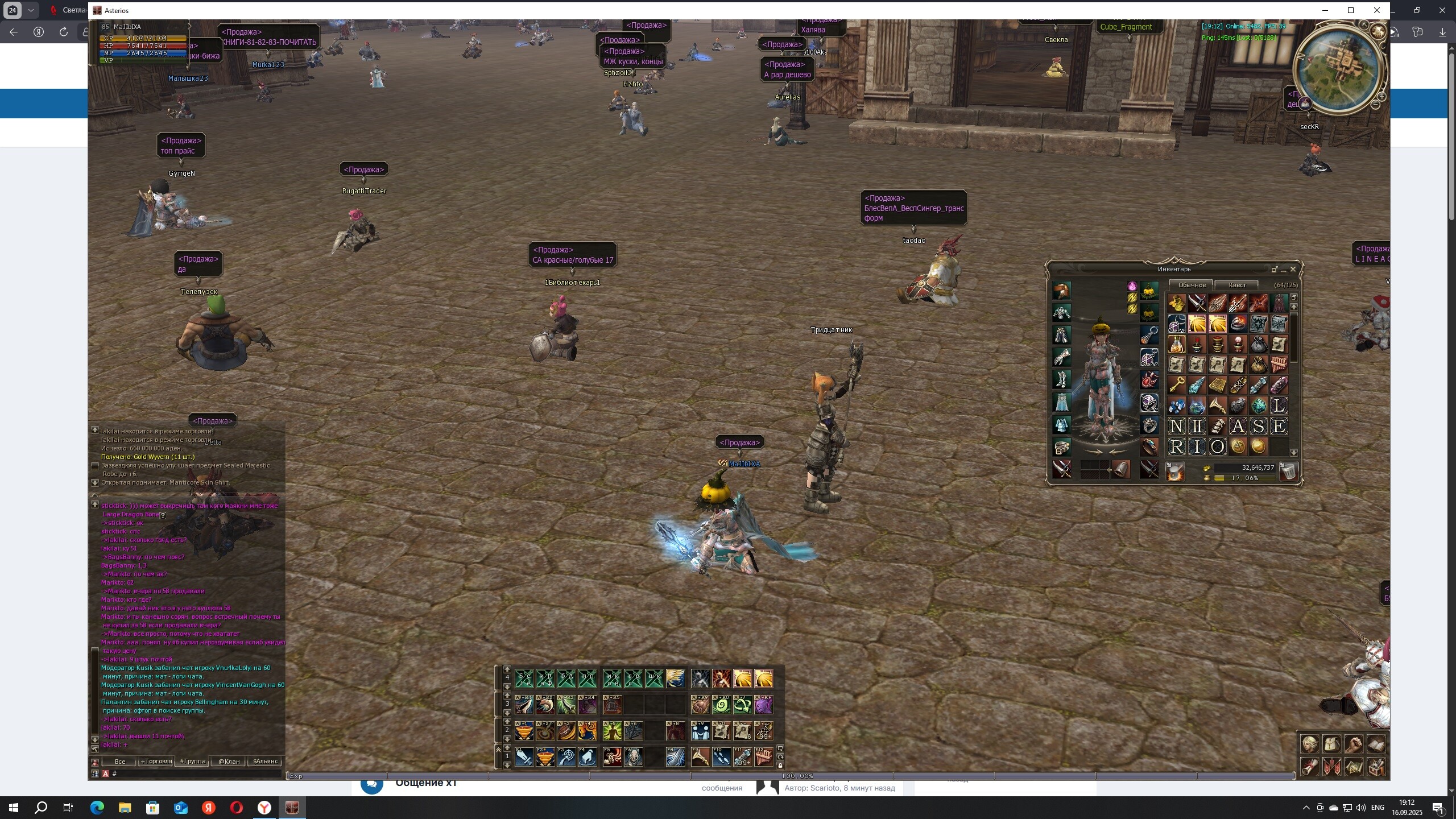Viewport: 1456px width, 819px height.
Task: Switch to the Квест inventory tab
Action: (x=1237, y=285)
